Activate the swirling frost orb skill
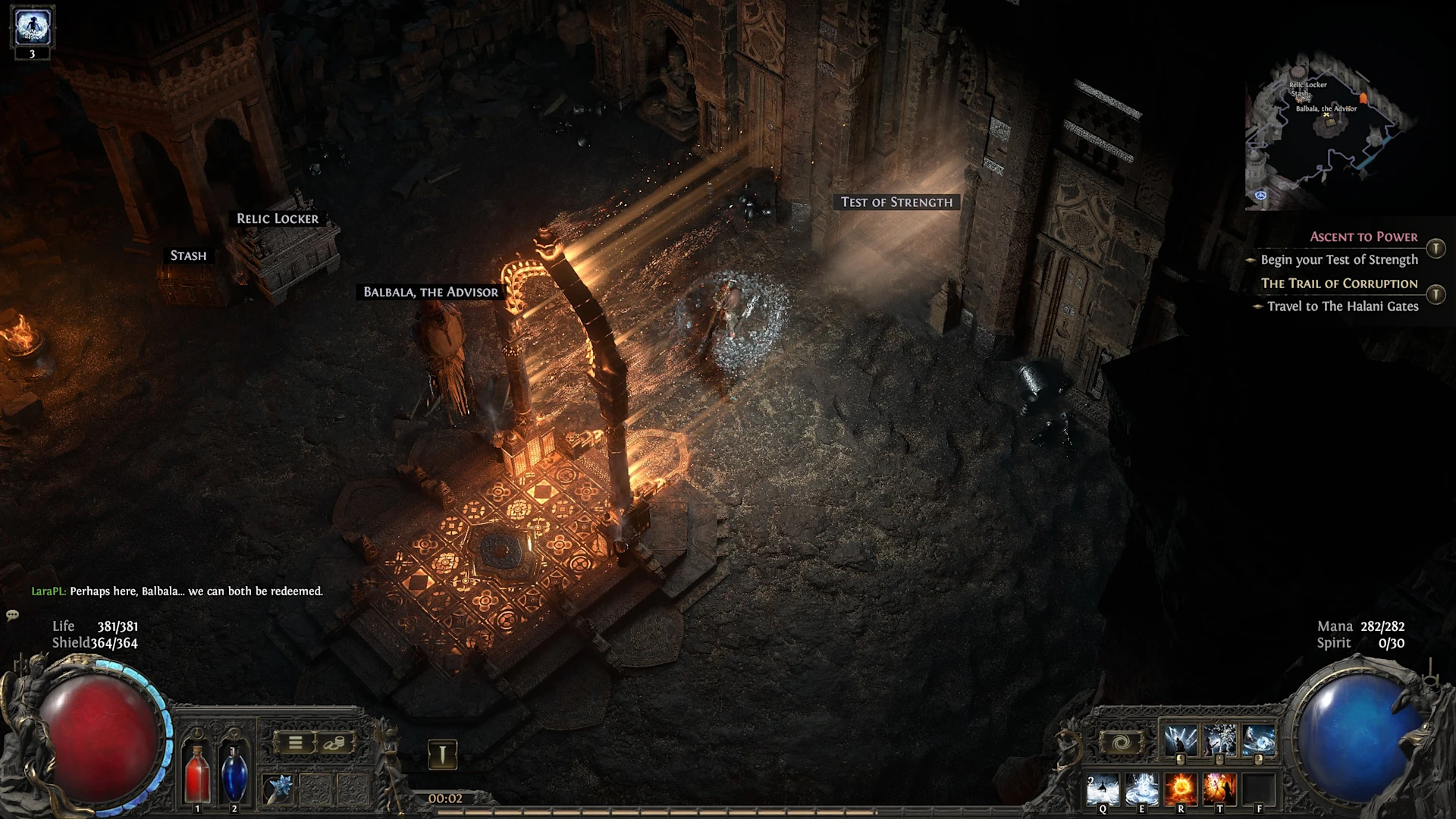This screenshot has height=819, width=1456. [1259, 741]
